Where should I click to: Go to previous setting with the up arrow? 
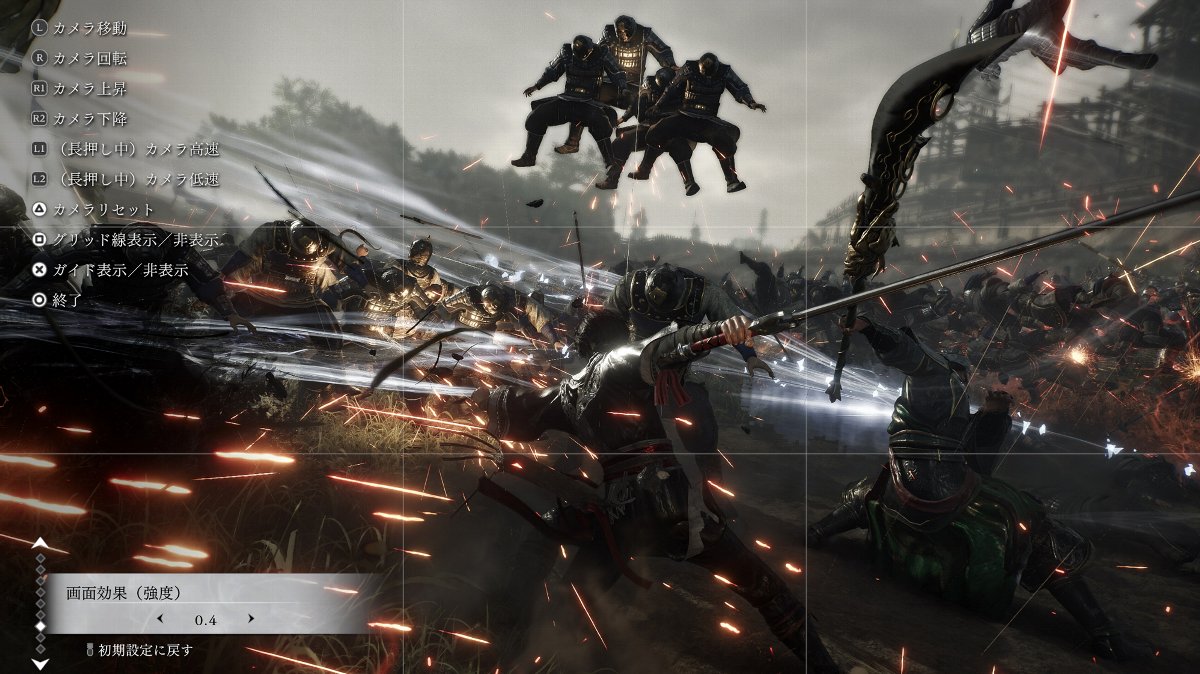[x=40, y=543]
